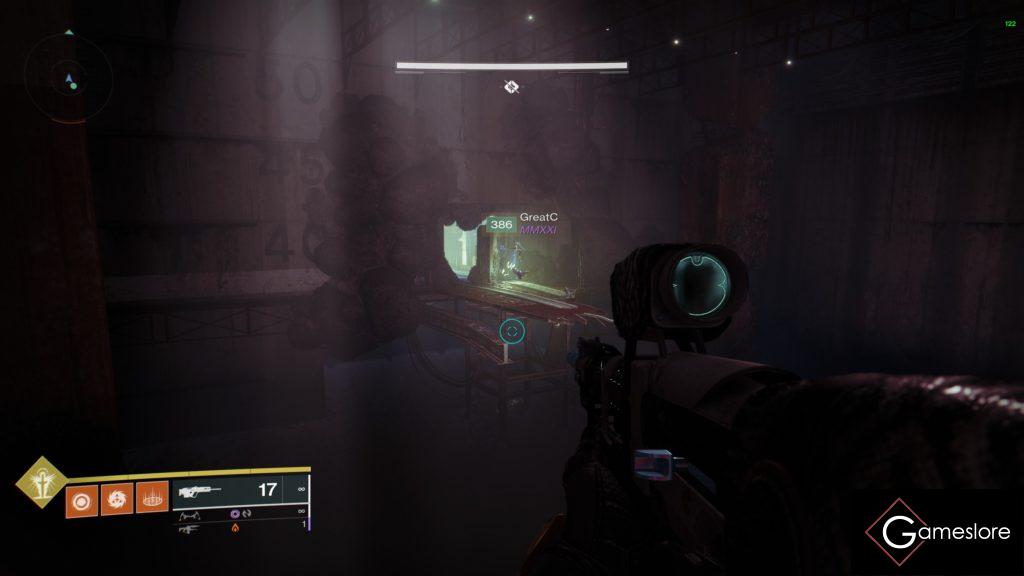This screenshot has width=1024, height=576.
Task: Use the swirling melee ability icon
Action: pos(115,500)
